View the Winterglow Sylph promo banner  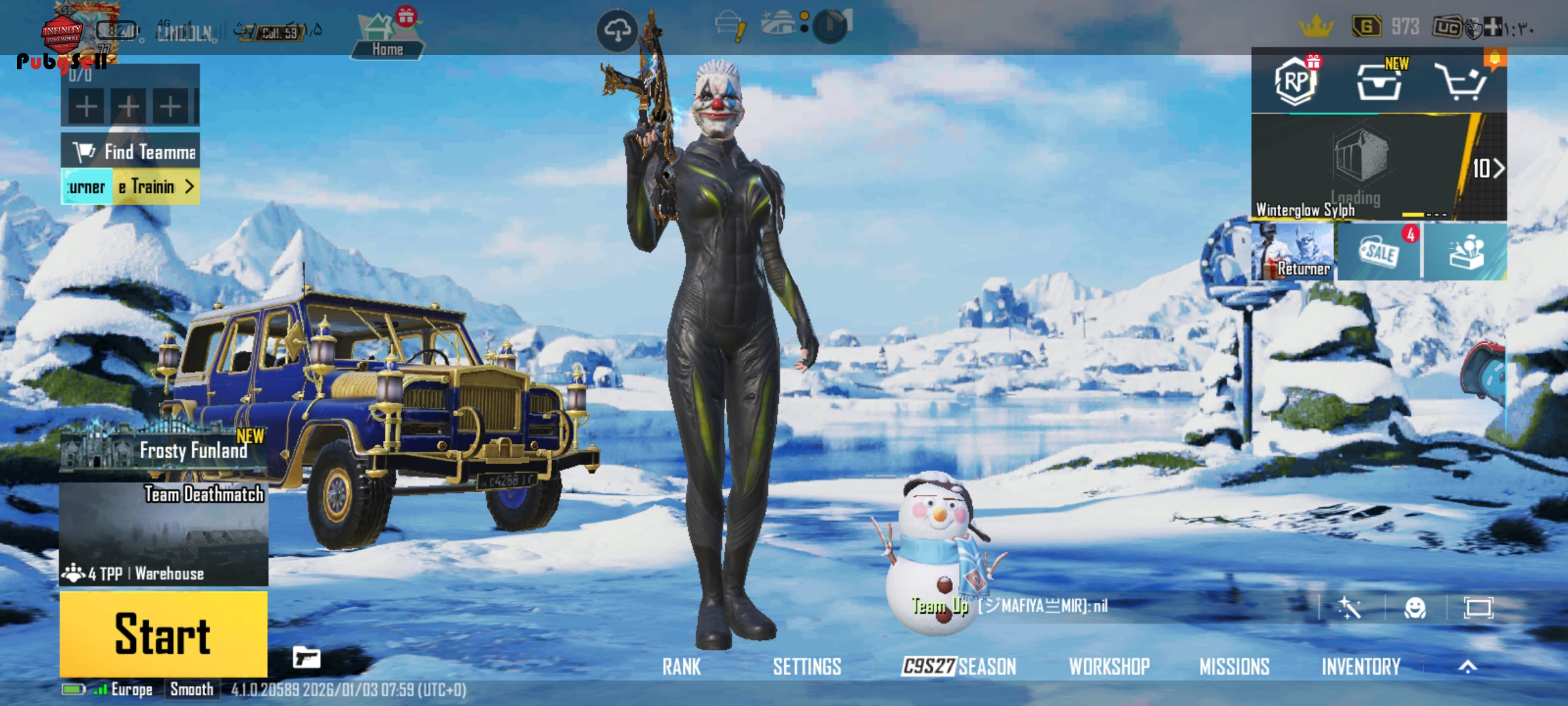(x=1359, y=167)
